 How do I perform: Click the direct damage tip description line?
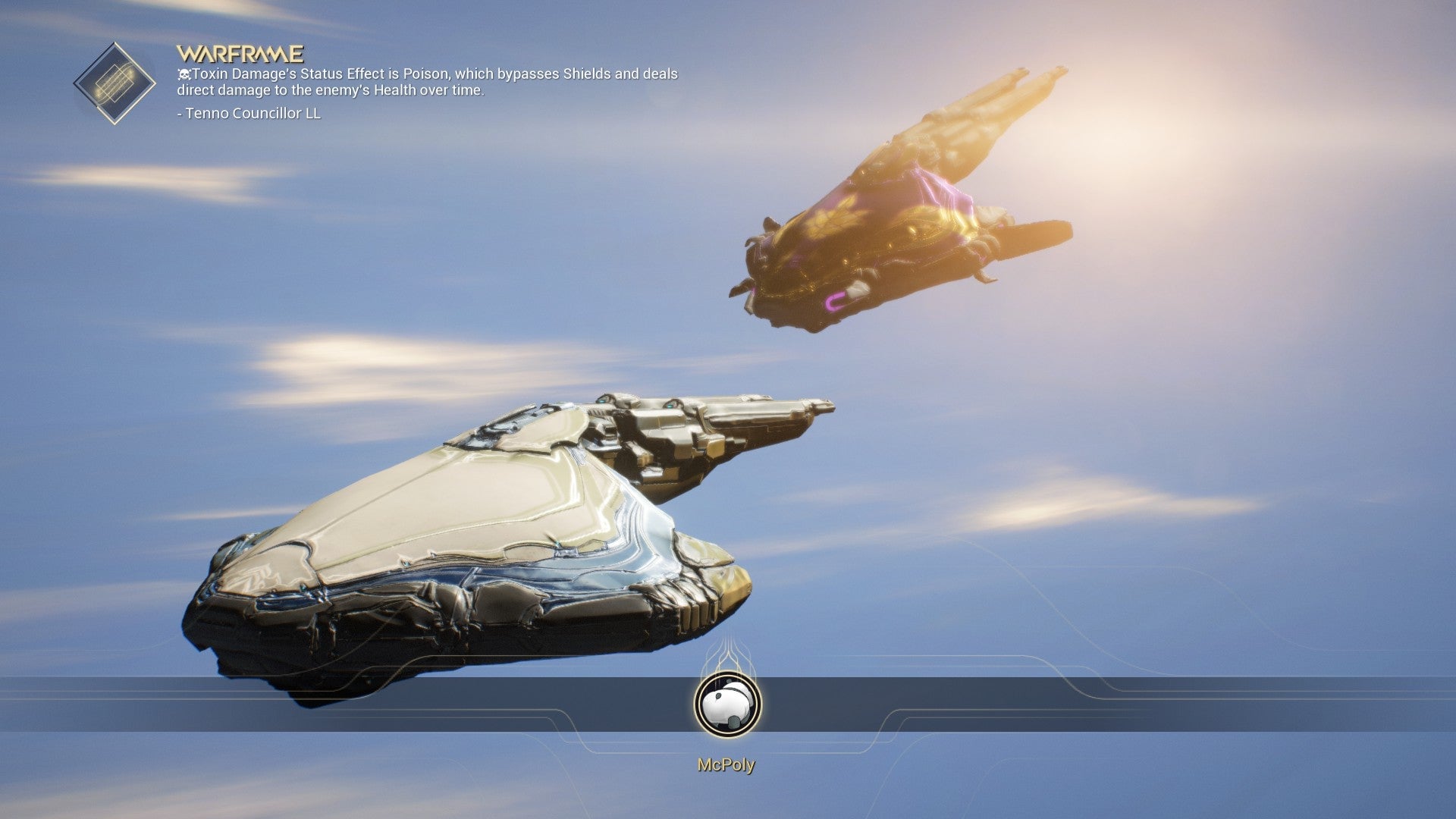364,91
